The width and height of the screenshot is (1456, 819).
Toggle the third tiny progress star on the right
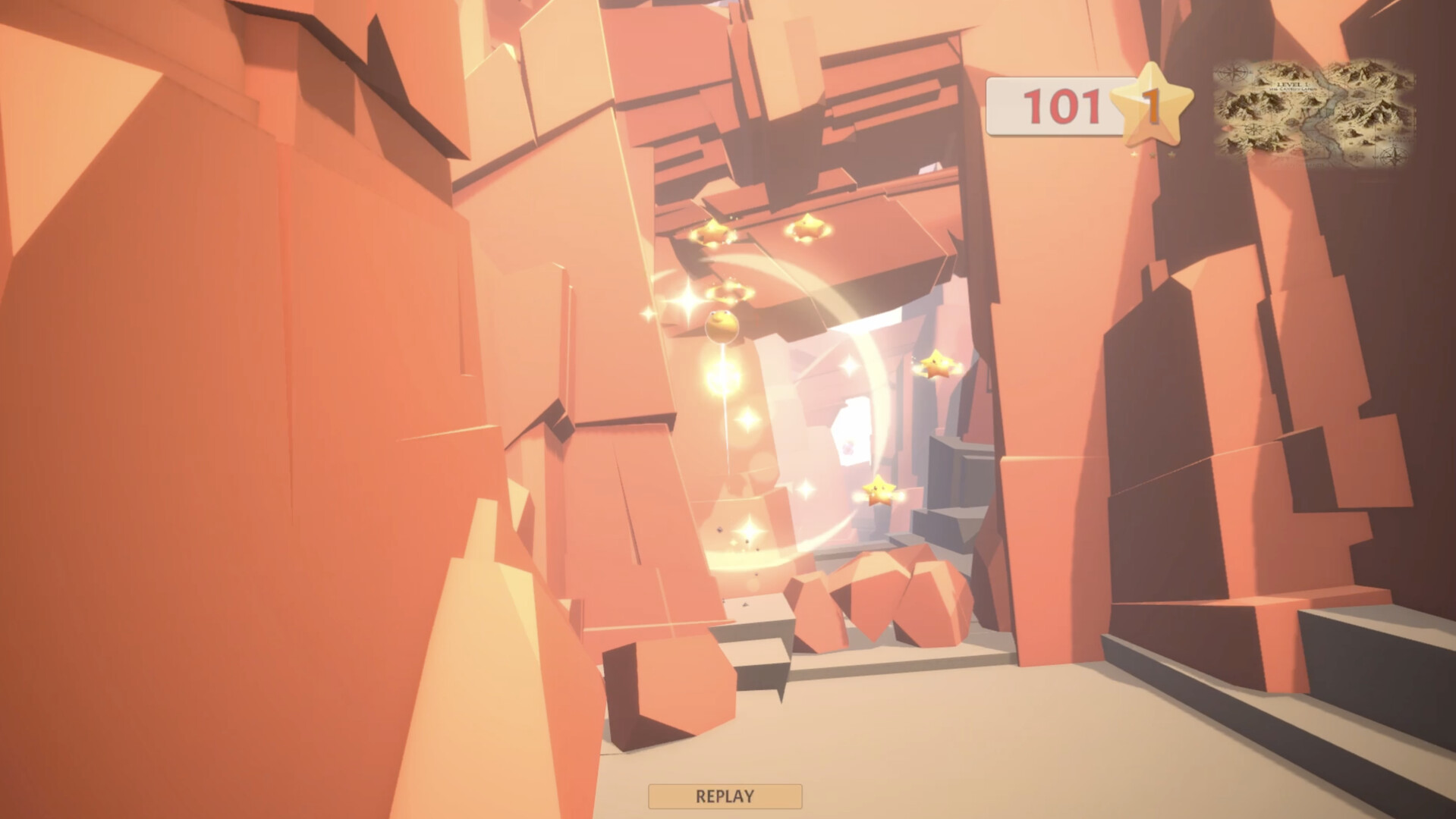pyautogui.click(x=1171, y=155)
